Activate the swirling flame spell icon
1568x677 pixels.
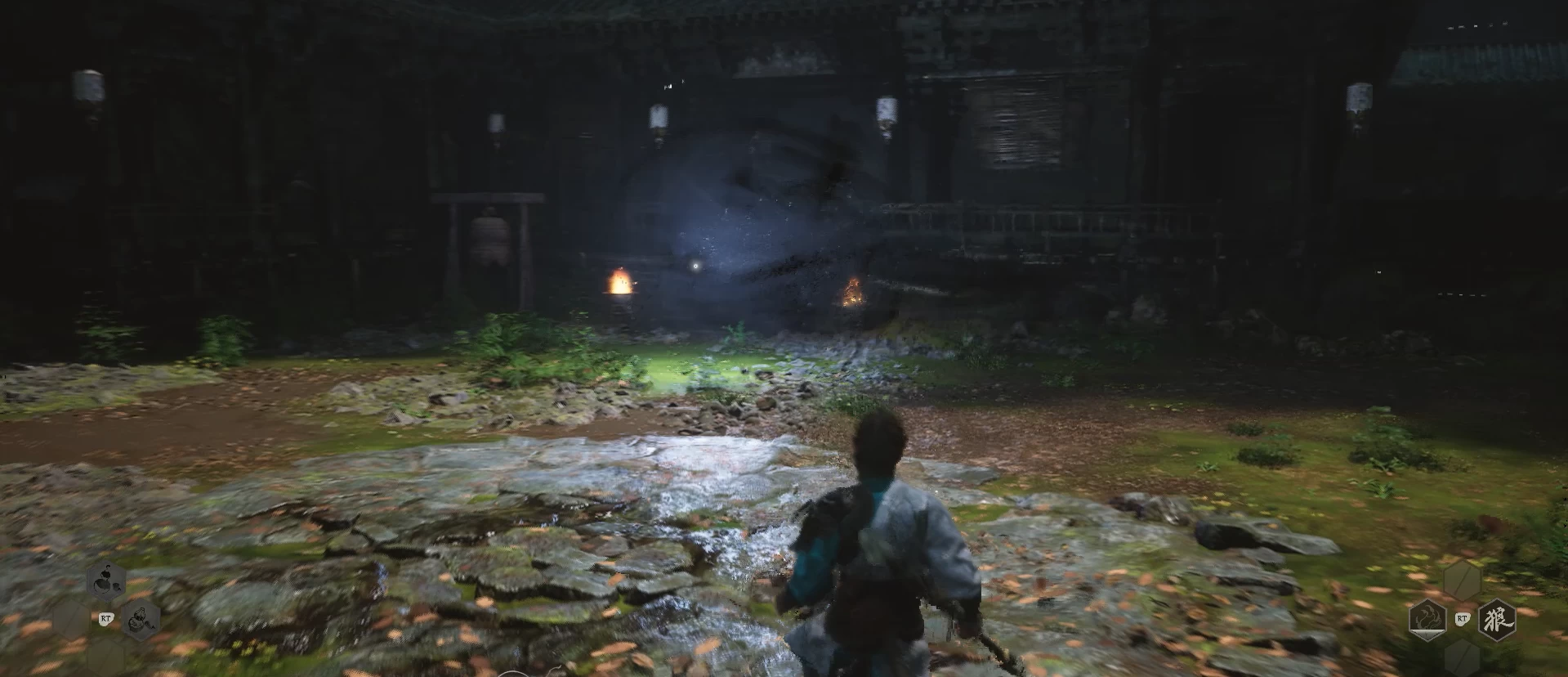click(1427, 619)
